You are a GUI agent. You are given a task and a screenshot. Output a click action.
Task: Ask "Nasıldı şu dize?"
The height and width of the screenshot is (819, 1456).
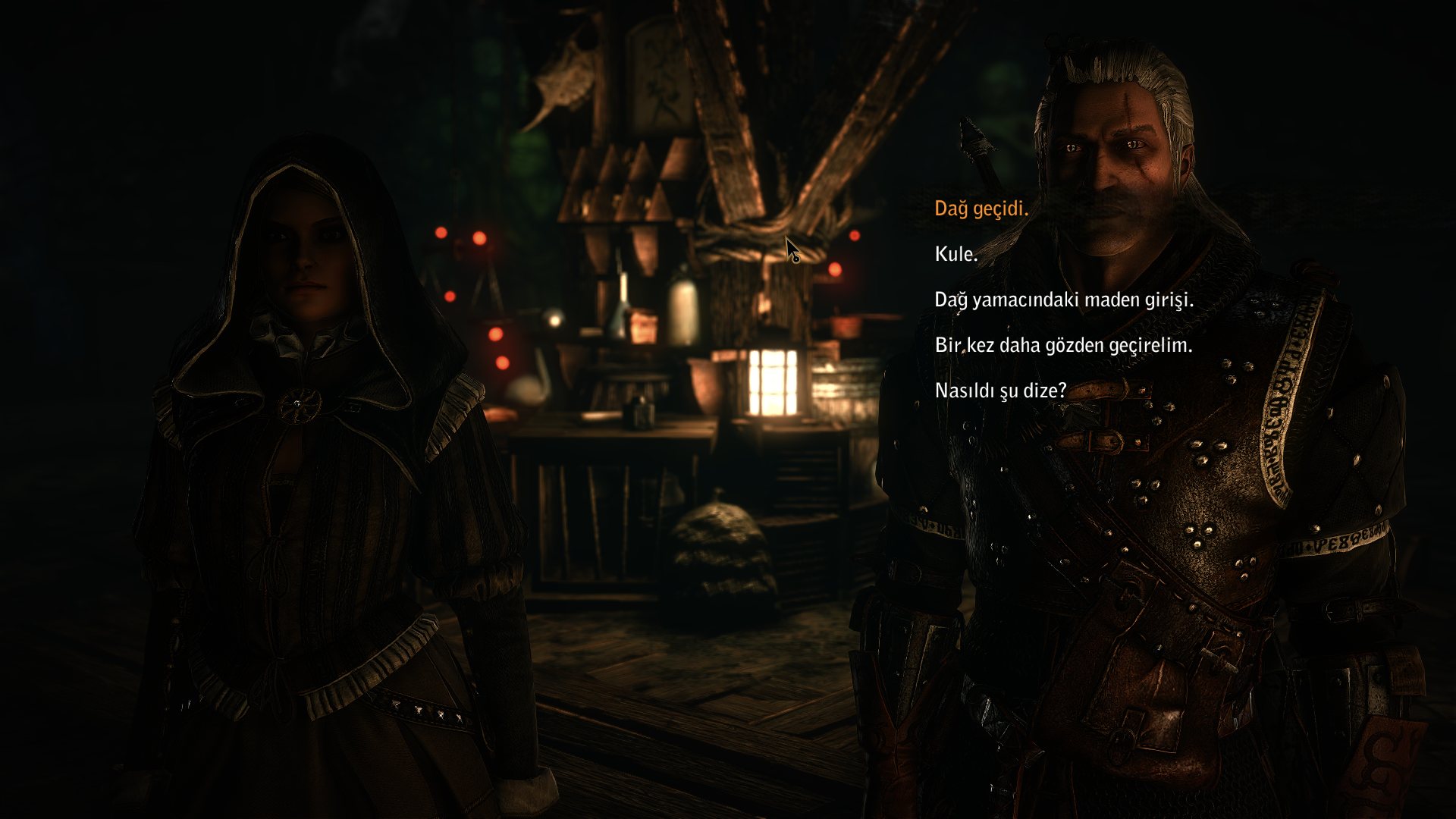(1000, 391)
